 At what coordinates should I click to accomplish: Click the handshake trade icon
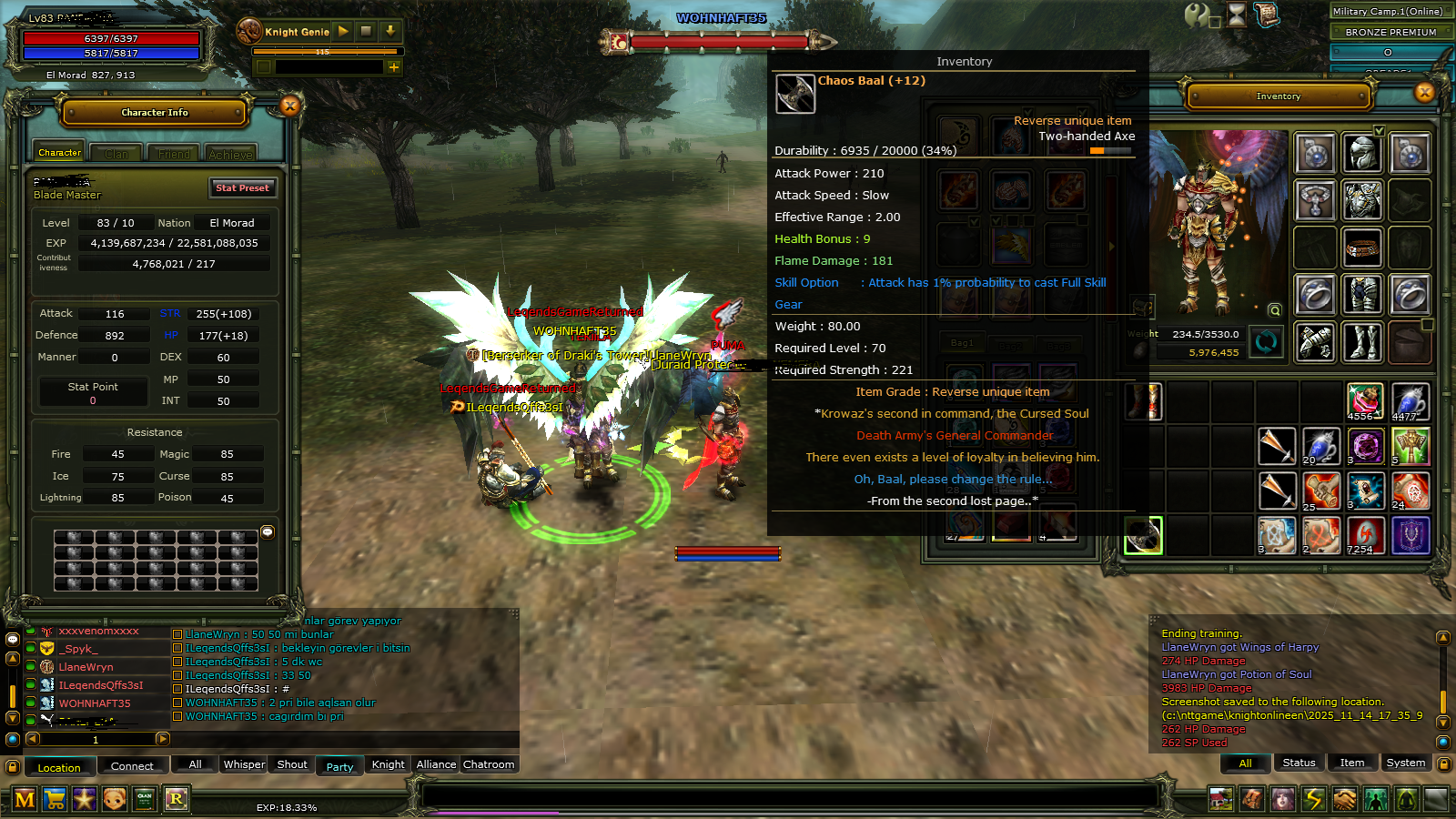tap(1344, 801)
